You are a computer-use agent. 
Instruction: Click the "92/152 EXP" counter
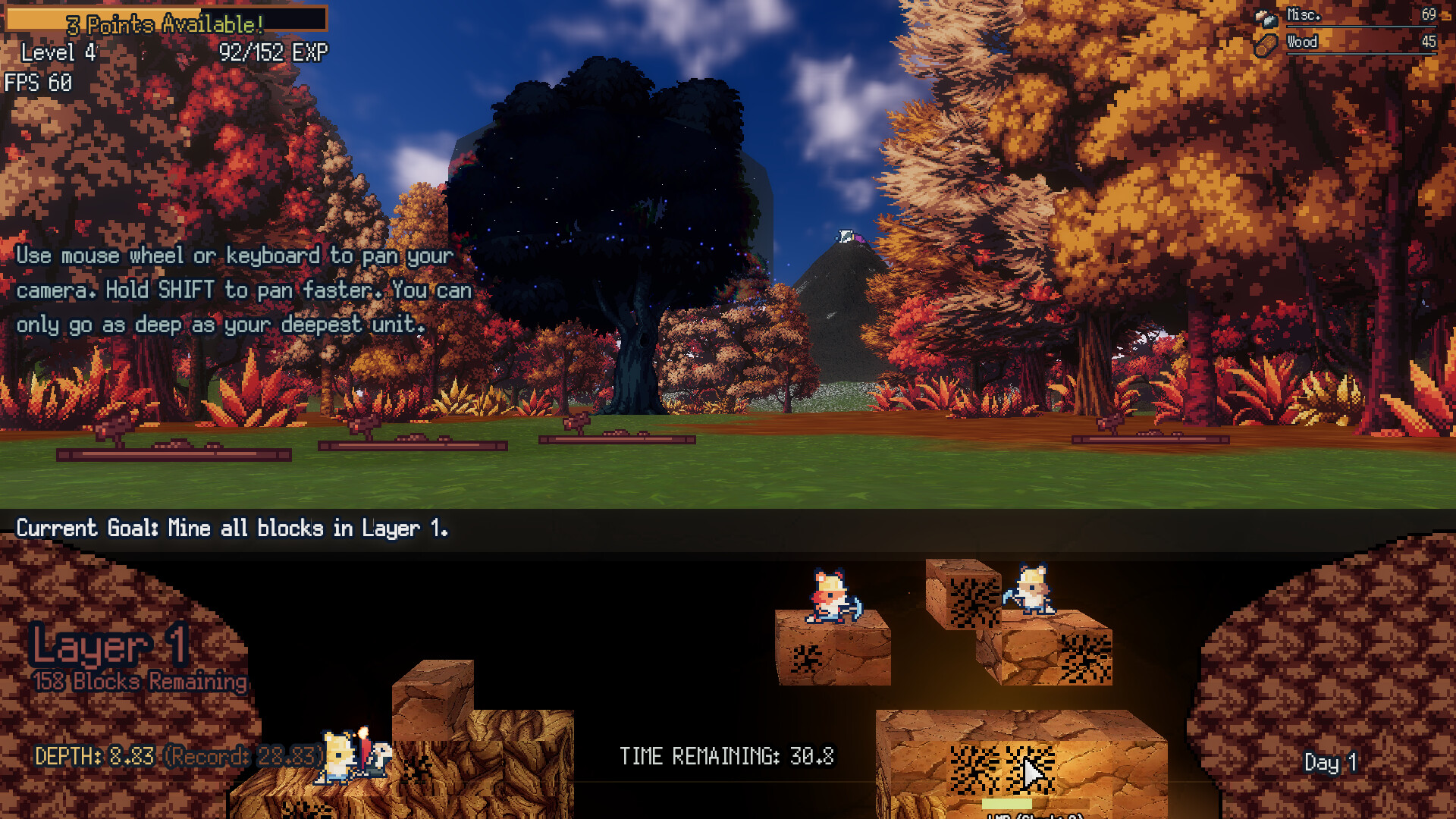tap(273, 53)
